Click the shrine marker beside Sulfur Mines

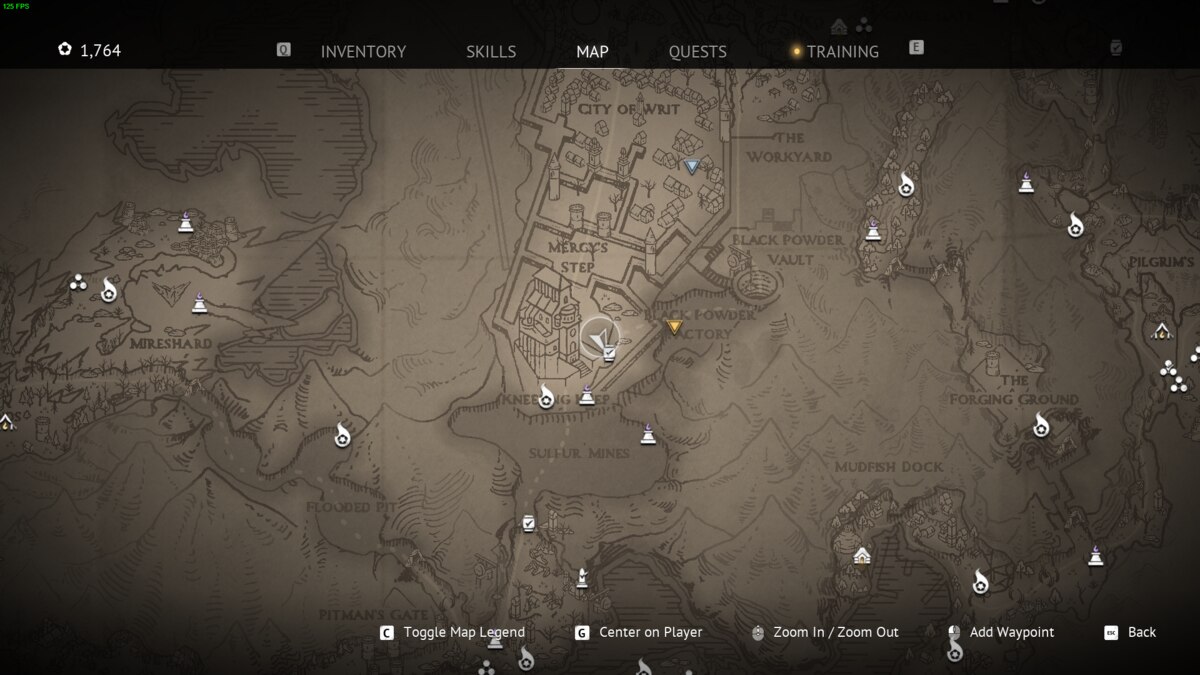click(648, 434)
